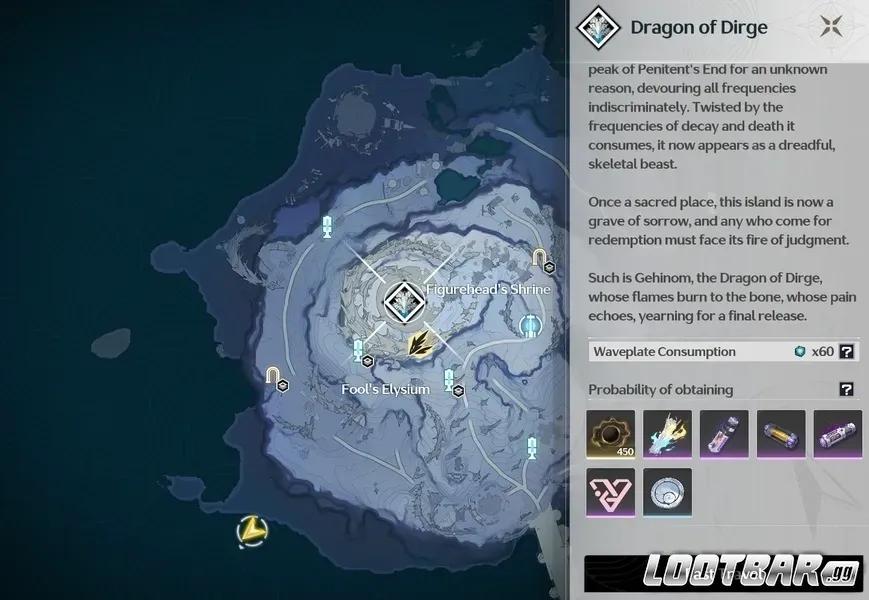Image resolution: width=869 pixels, height=600 pixels.
Task: Check the gold-filled capsule reward
Action: pyautogui.click(x=781, y=434)
